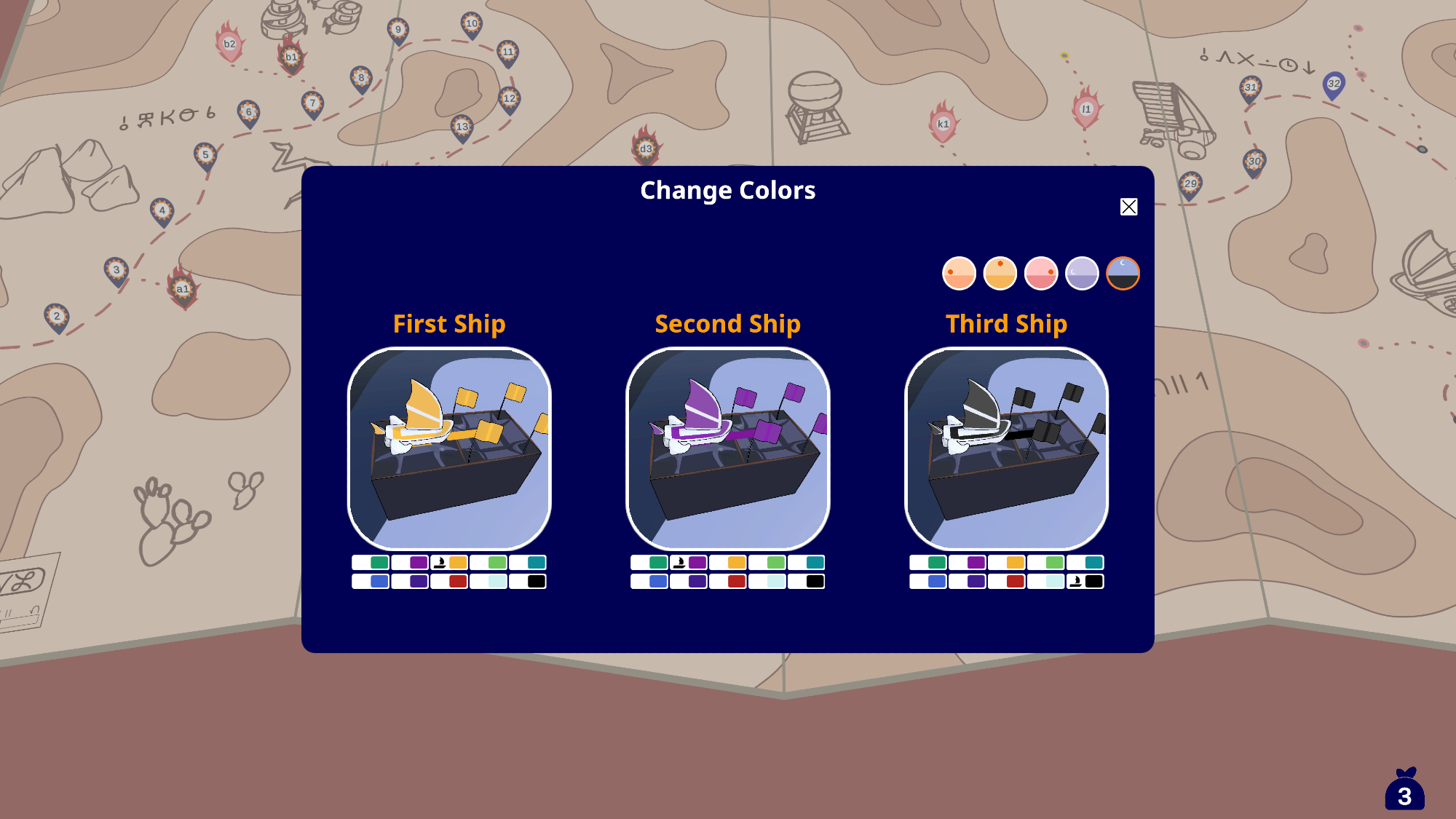Open the blue bag icon showing 3

1404,790
